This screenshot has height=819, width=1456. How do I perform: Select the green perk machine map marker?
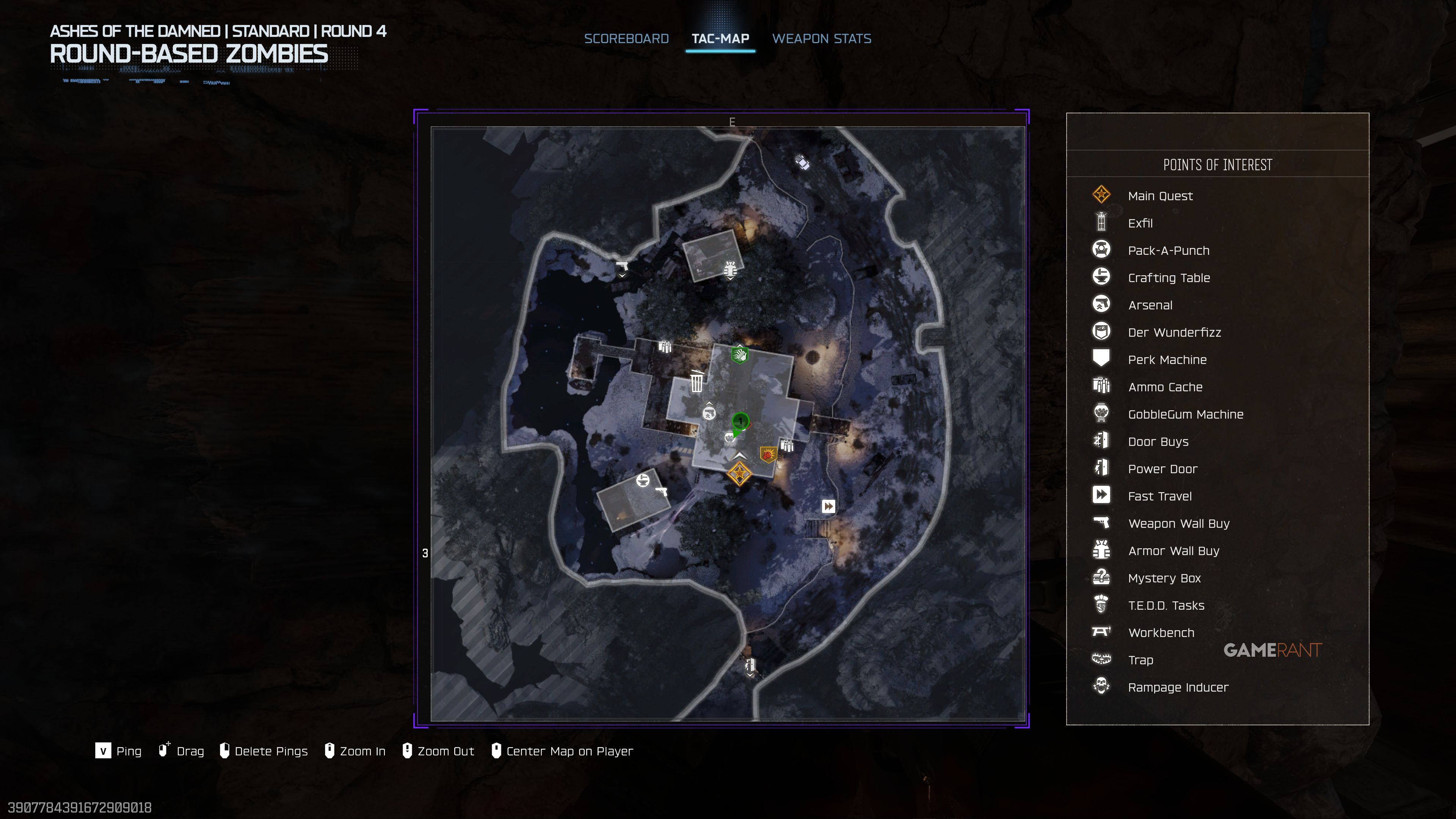[x=739, y=355]
